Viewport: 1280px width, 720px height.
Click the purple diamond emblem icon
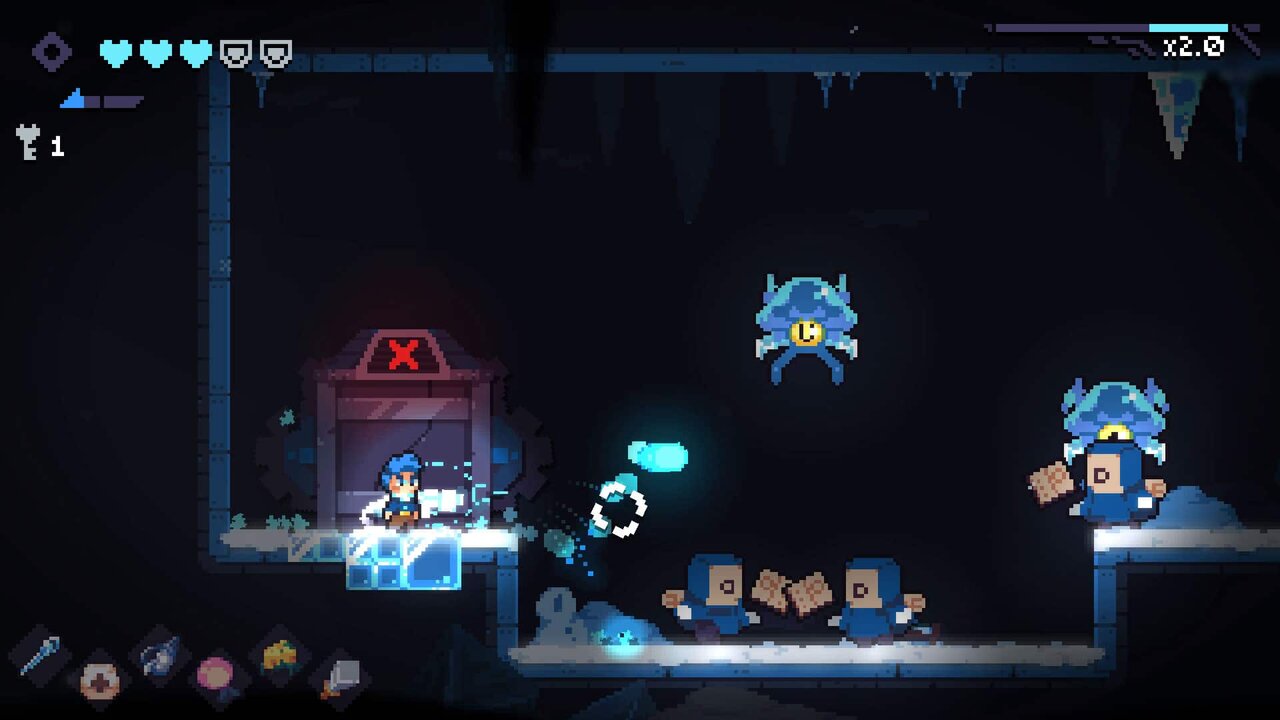pyautogui.click(x=52, y=52)
